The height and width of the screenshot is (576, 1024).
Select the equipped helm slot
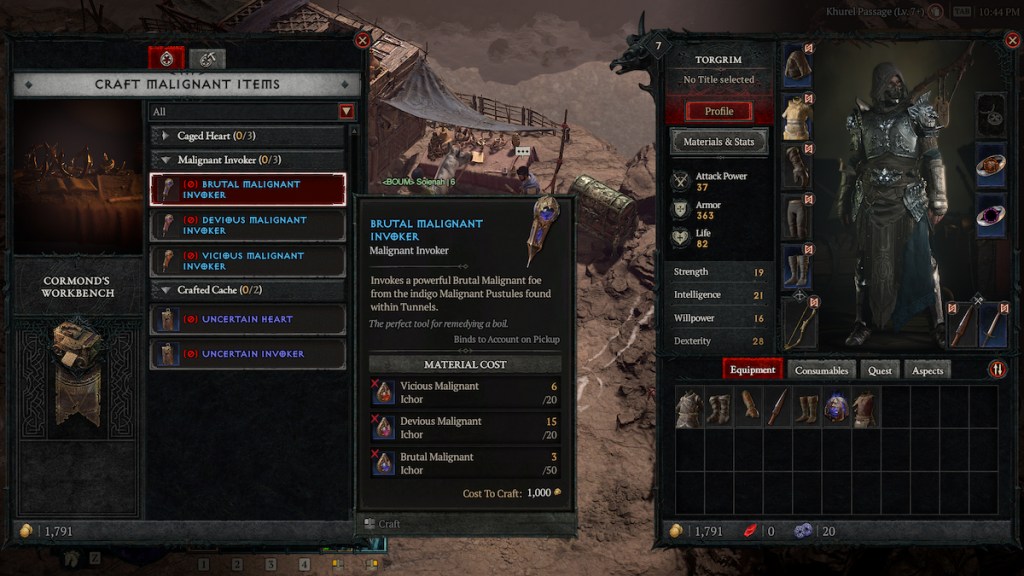click(798, 65)
